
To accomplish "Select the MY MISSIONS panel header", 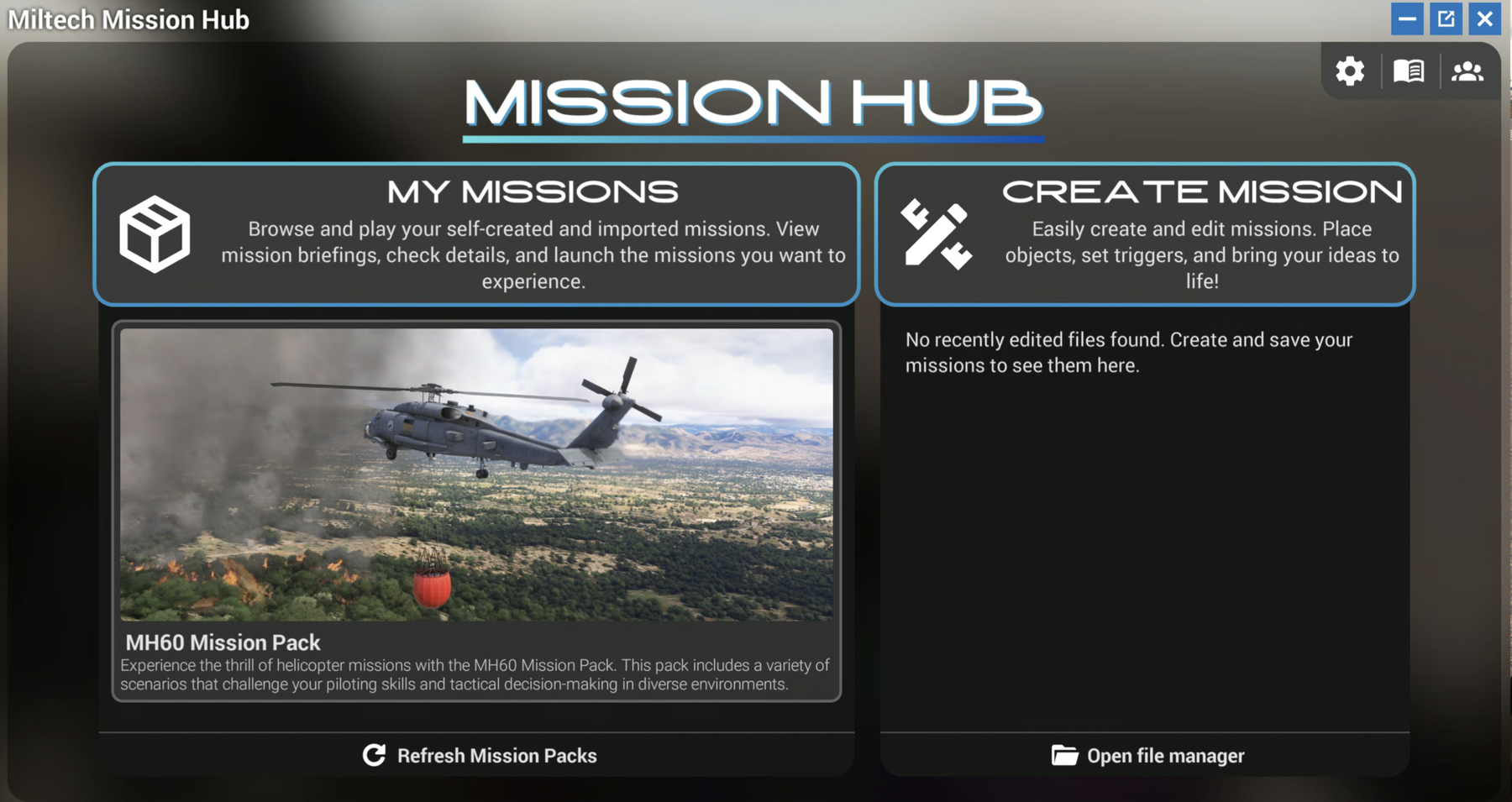I will coord(533,191).
